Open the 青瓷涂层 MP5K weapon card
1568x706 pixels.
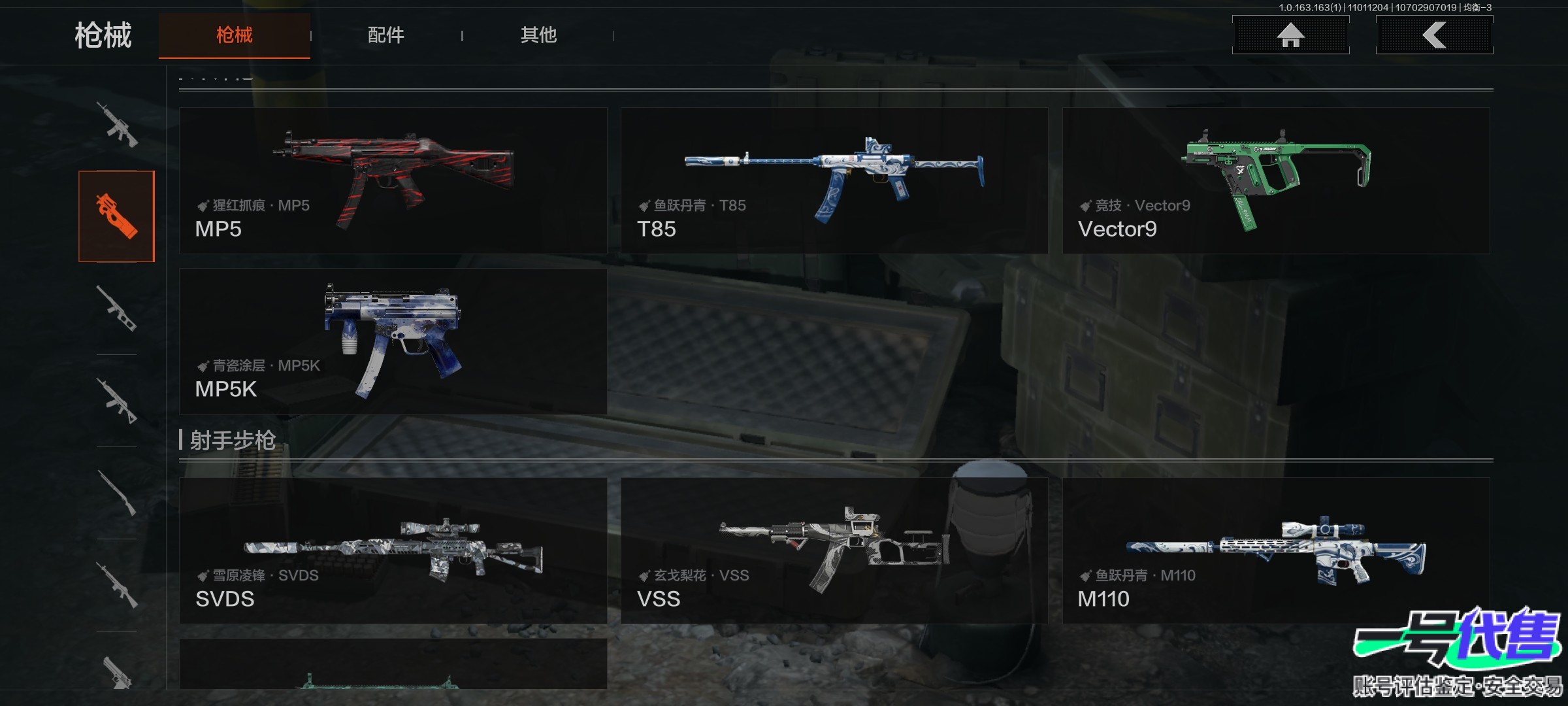click(x=393, y=341)
